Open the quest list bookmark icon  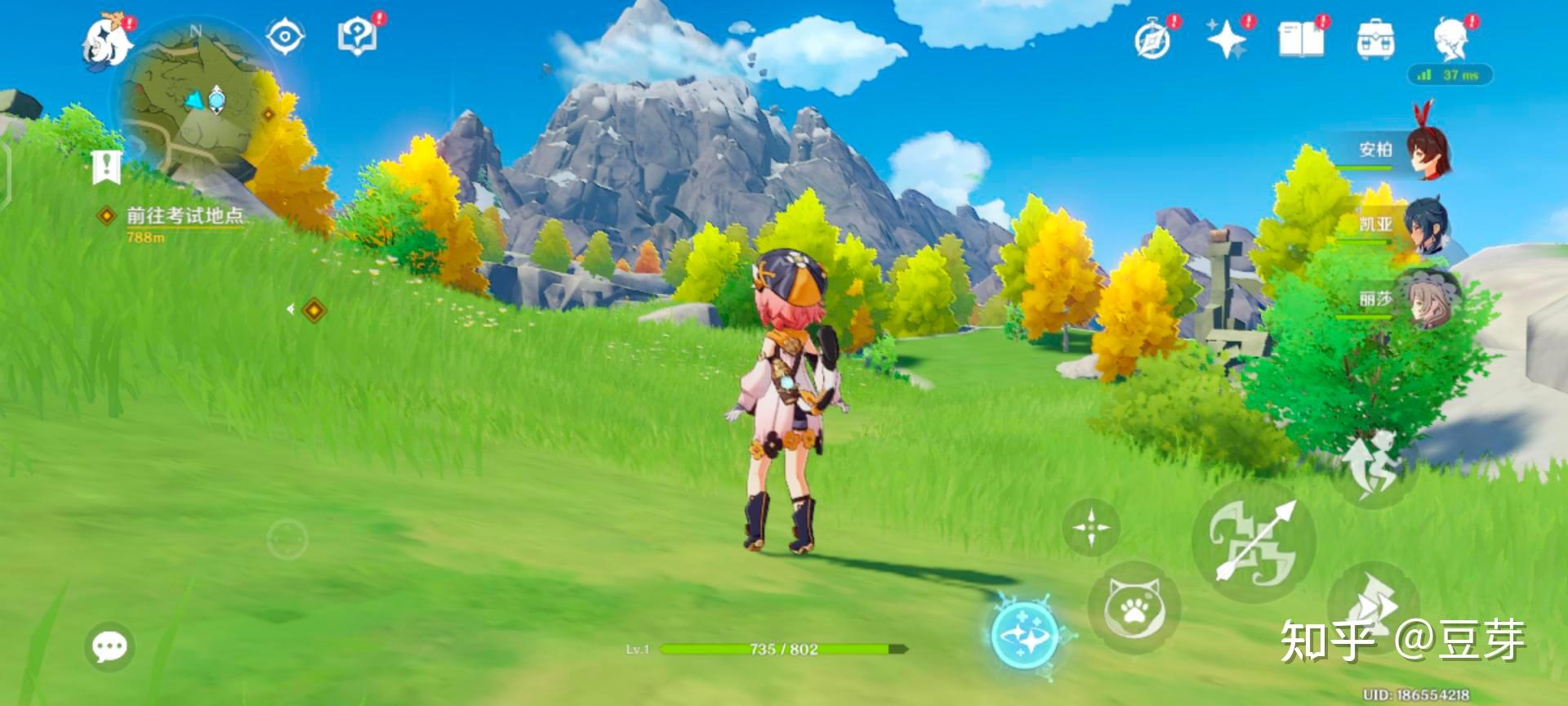click(x=107, y=168)
